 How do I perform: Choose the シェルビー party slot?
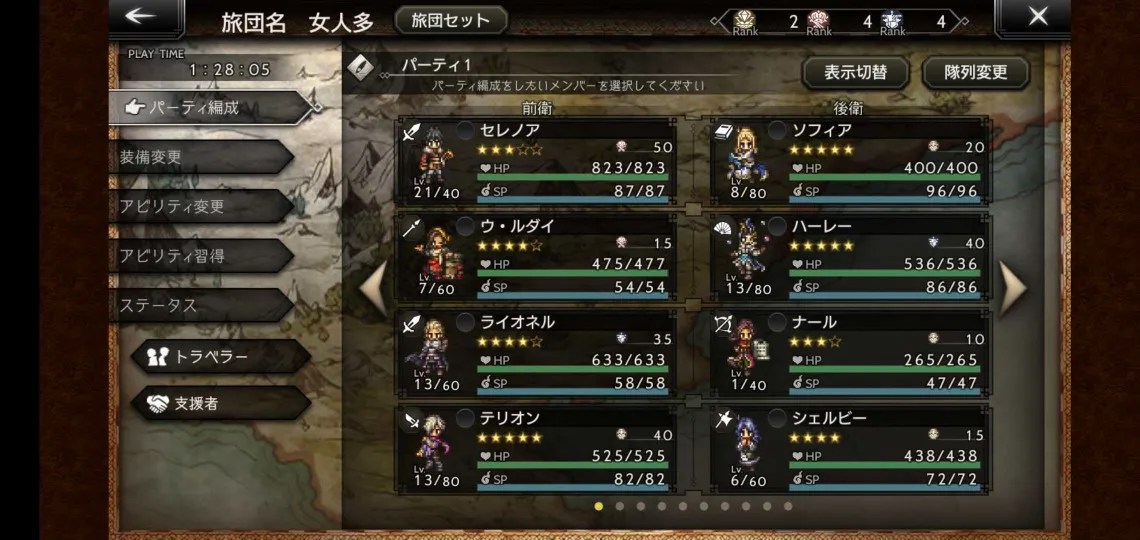tap(851, 448)
